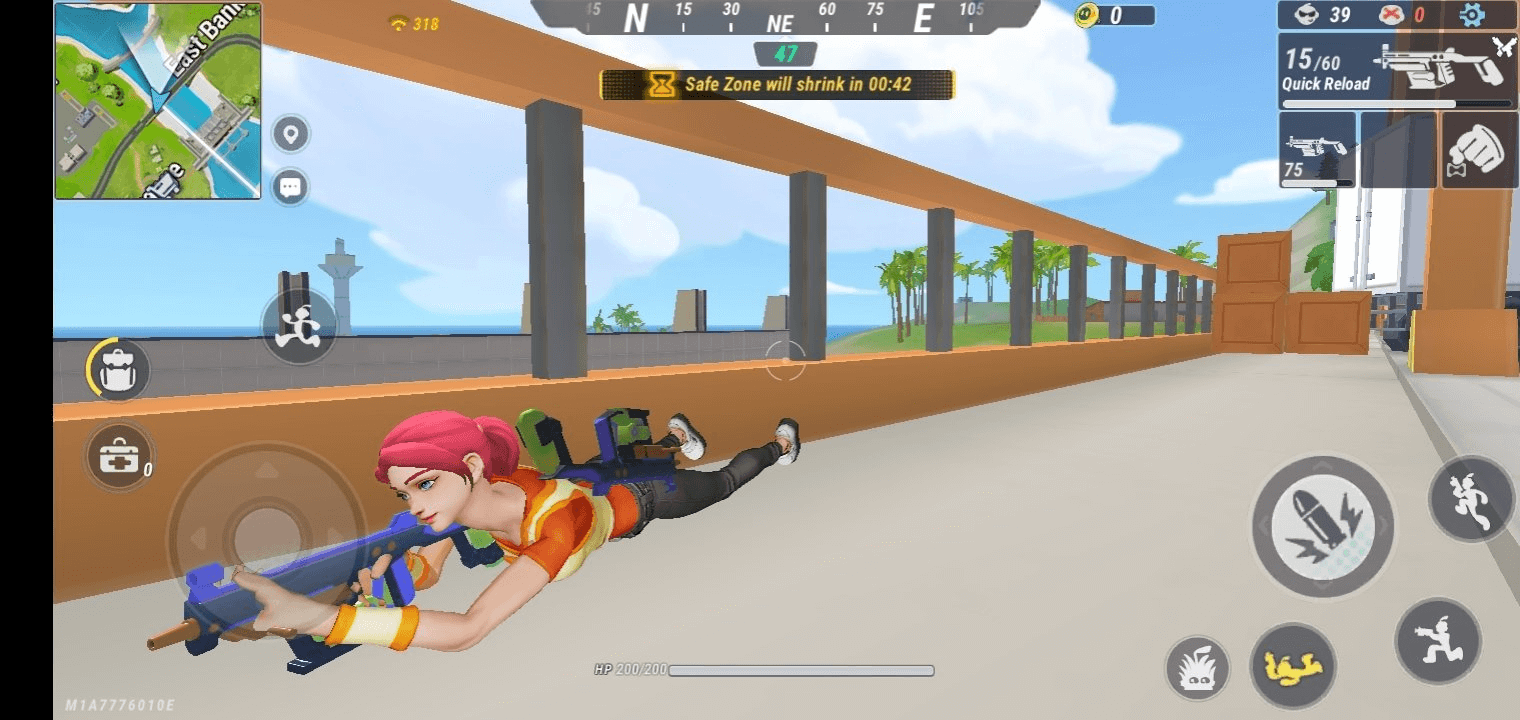Viewport: 1520px width, 720px height.
Task: Use the medkit healing item
Action: (119, 456)
